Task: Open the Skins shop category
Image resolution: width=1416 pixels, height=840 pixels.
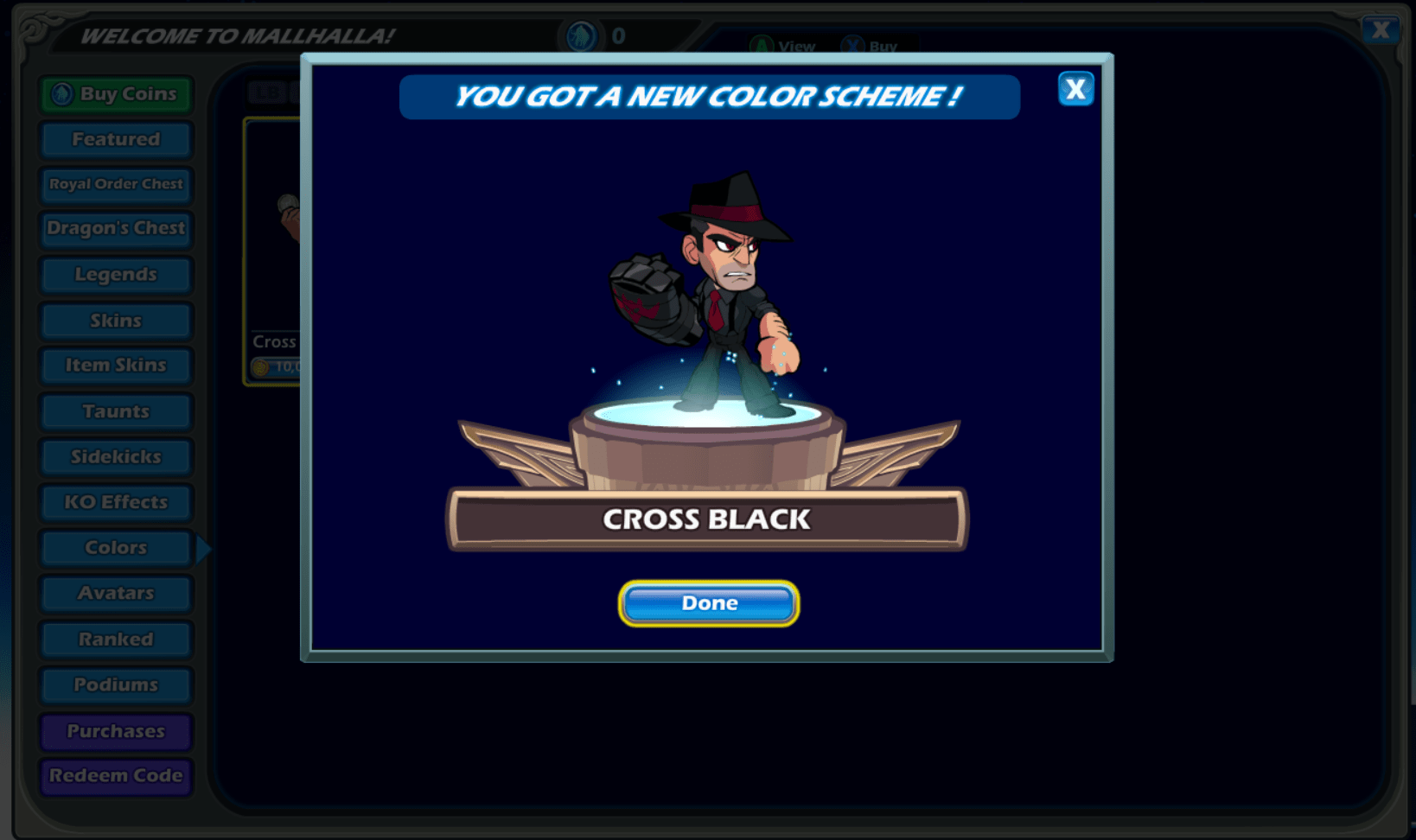Action: 115,320
